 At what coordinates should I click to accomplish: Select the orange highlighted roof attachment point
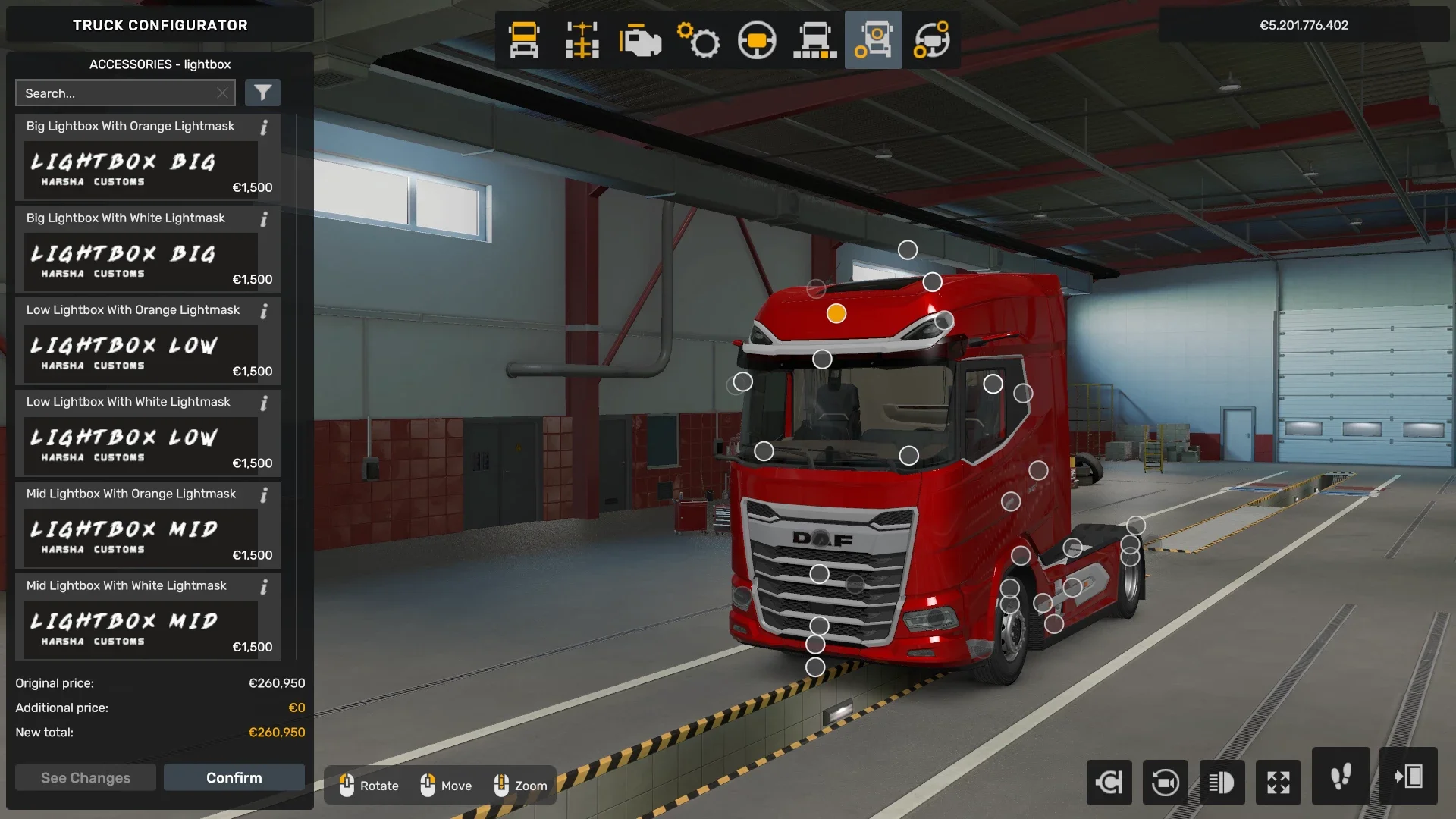click(835, 312)
